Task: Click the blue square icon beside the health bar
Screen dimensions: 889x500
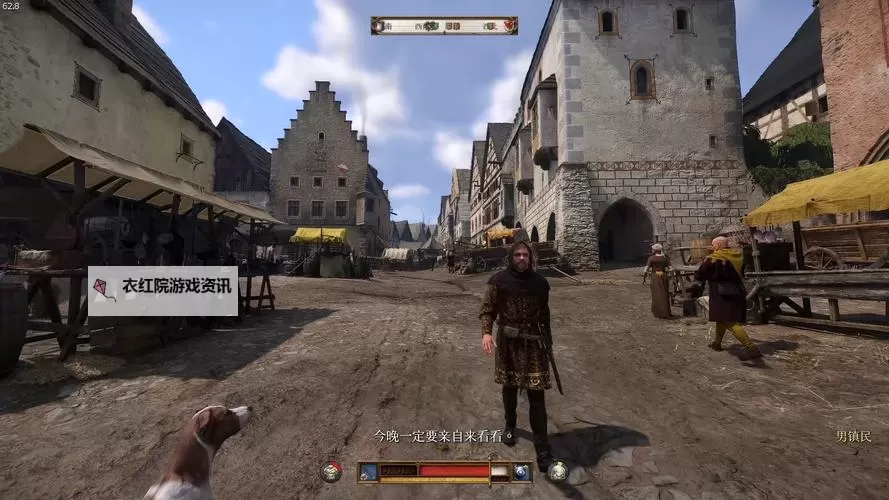Action: pos(369,472)
